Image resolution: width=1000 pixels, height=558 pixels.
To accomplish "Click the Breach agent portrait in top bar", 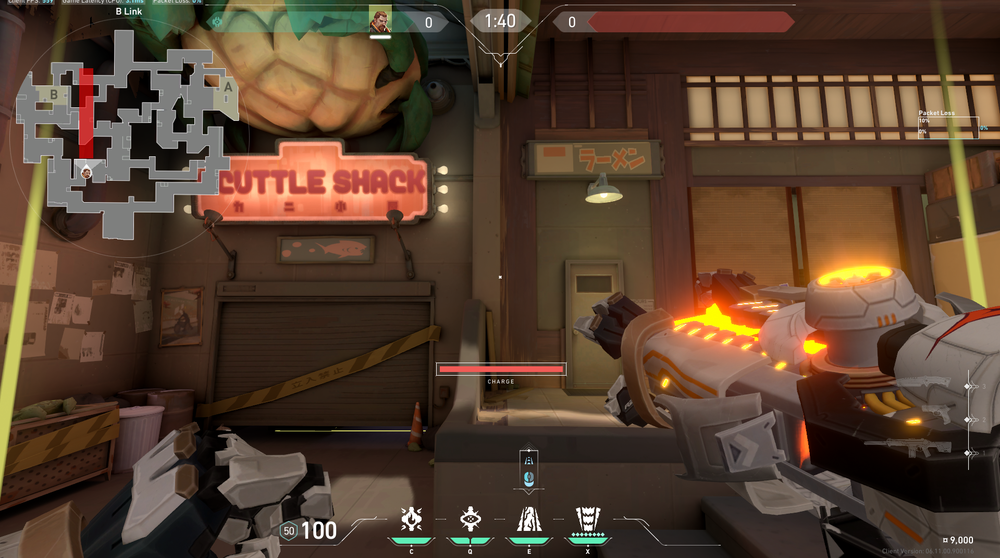I will click(x=380, y=21).
